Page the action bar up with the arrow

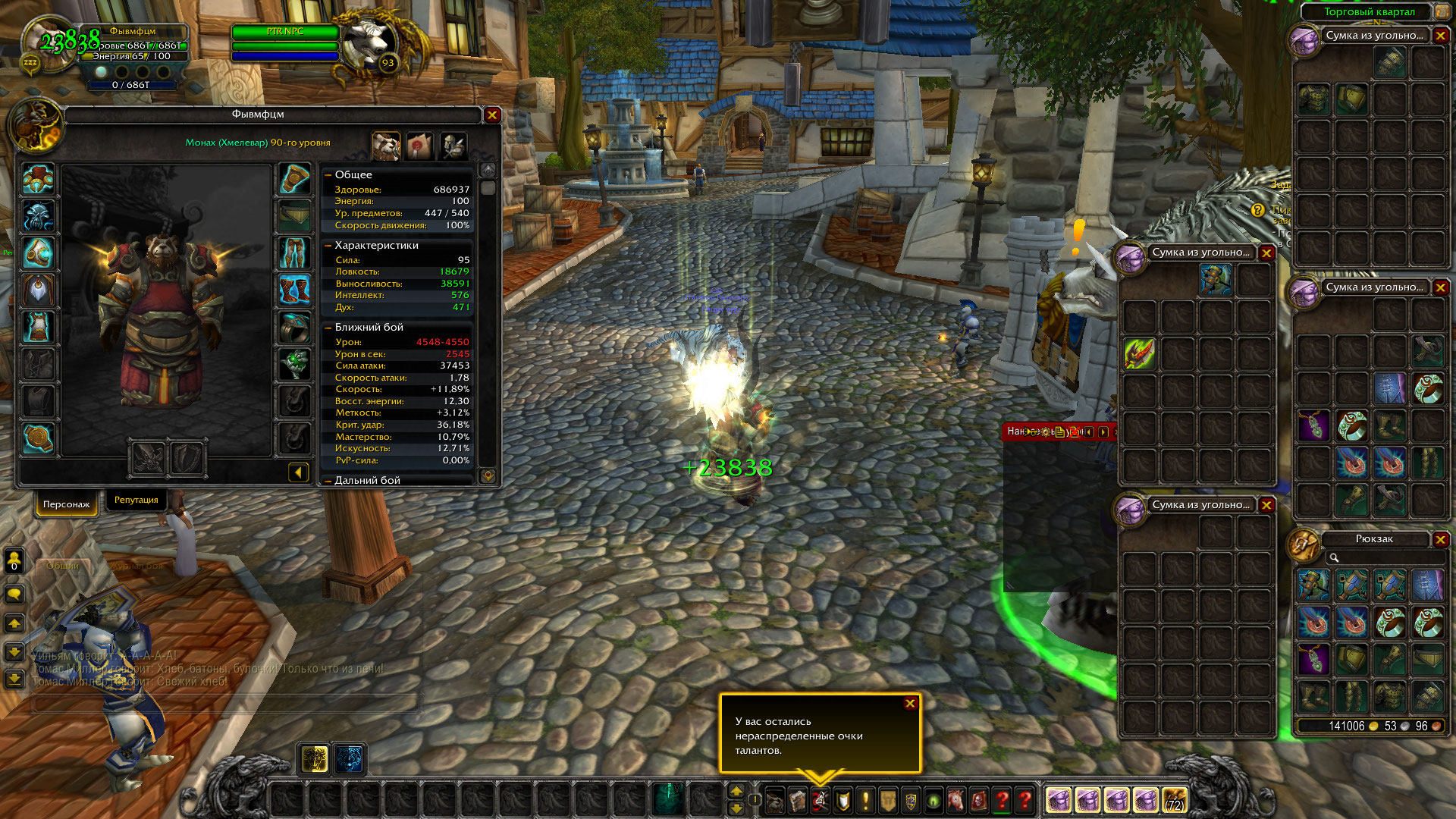(736, 792)
